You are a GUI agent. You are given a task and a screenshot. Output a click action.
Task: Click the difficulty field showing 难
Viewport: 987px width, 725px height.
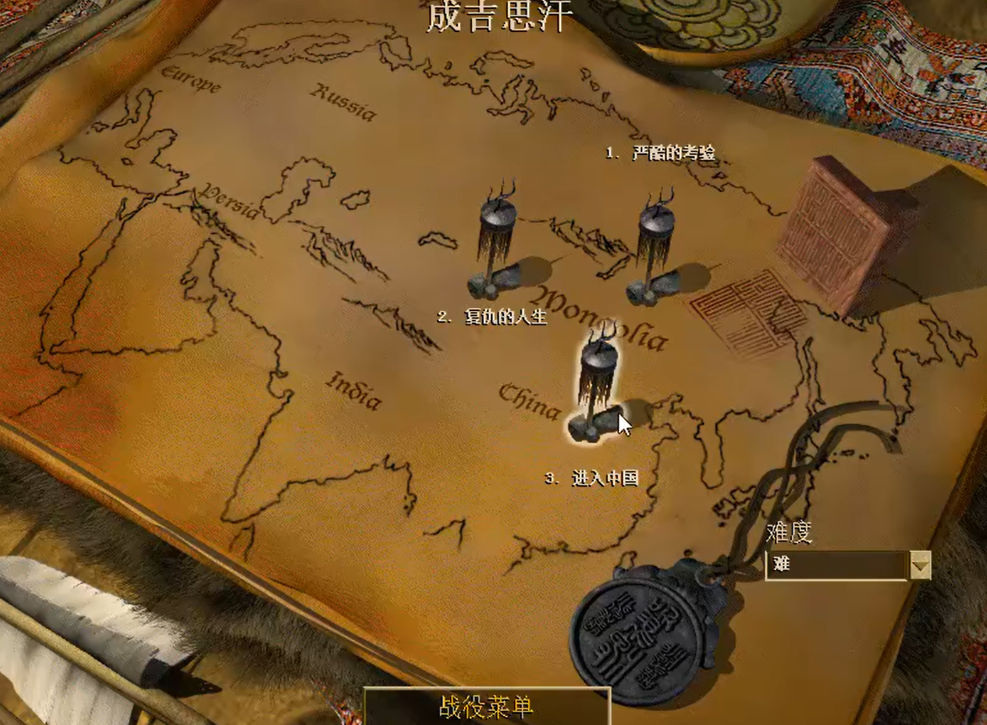836,565
